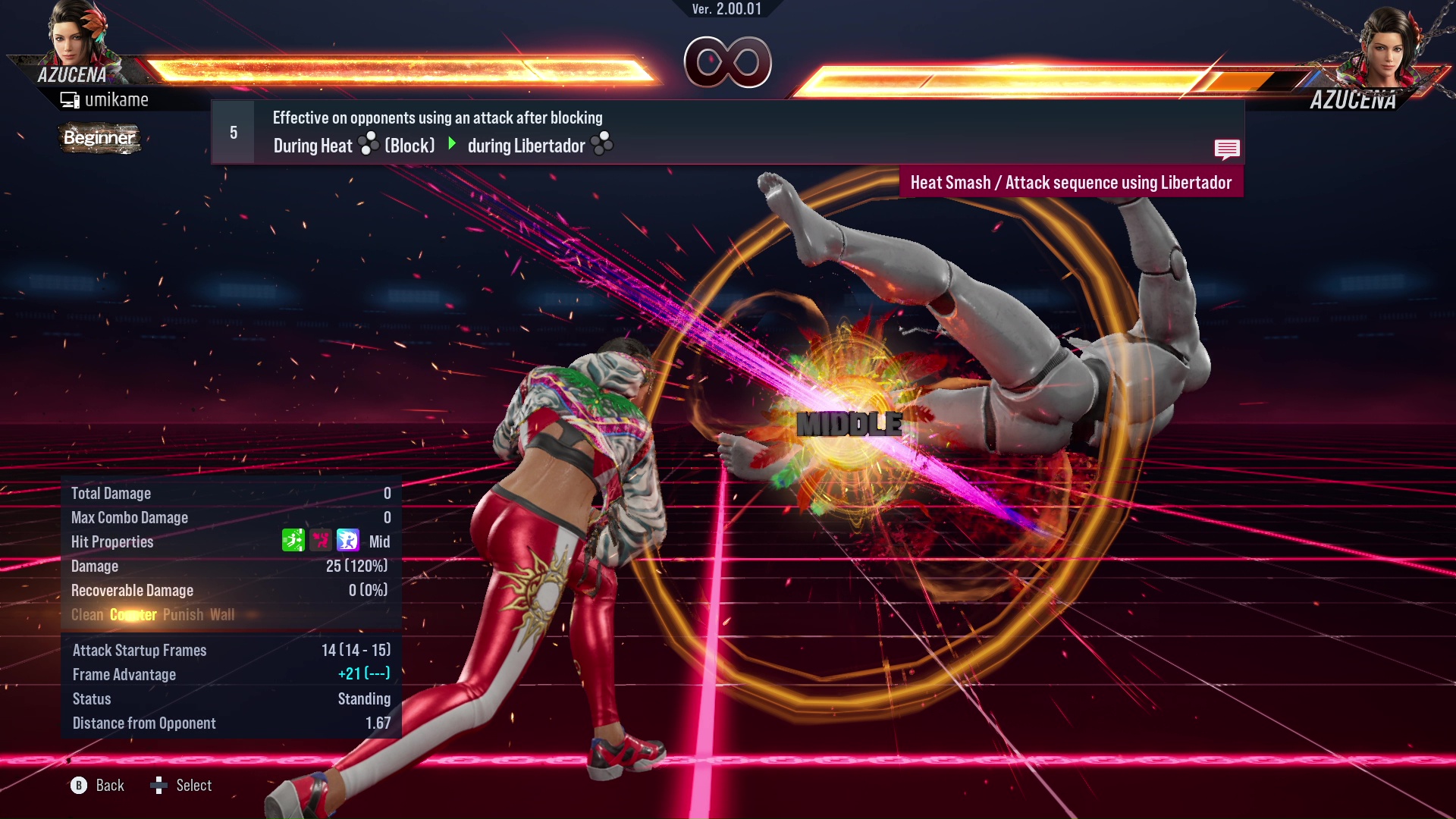
Task: Click the infinity timer symbol at top center
Action: tap(727, 63)
